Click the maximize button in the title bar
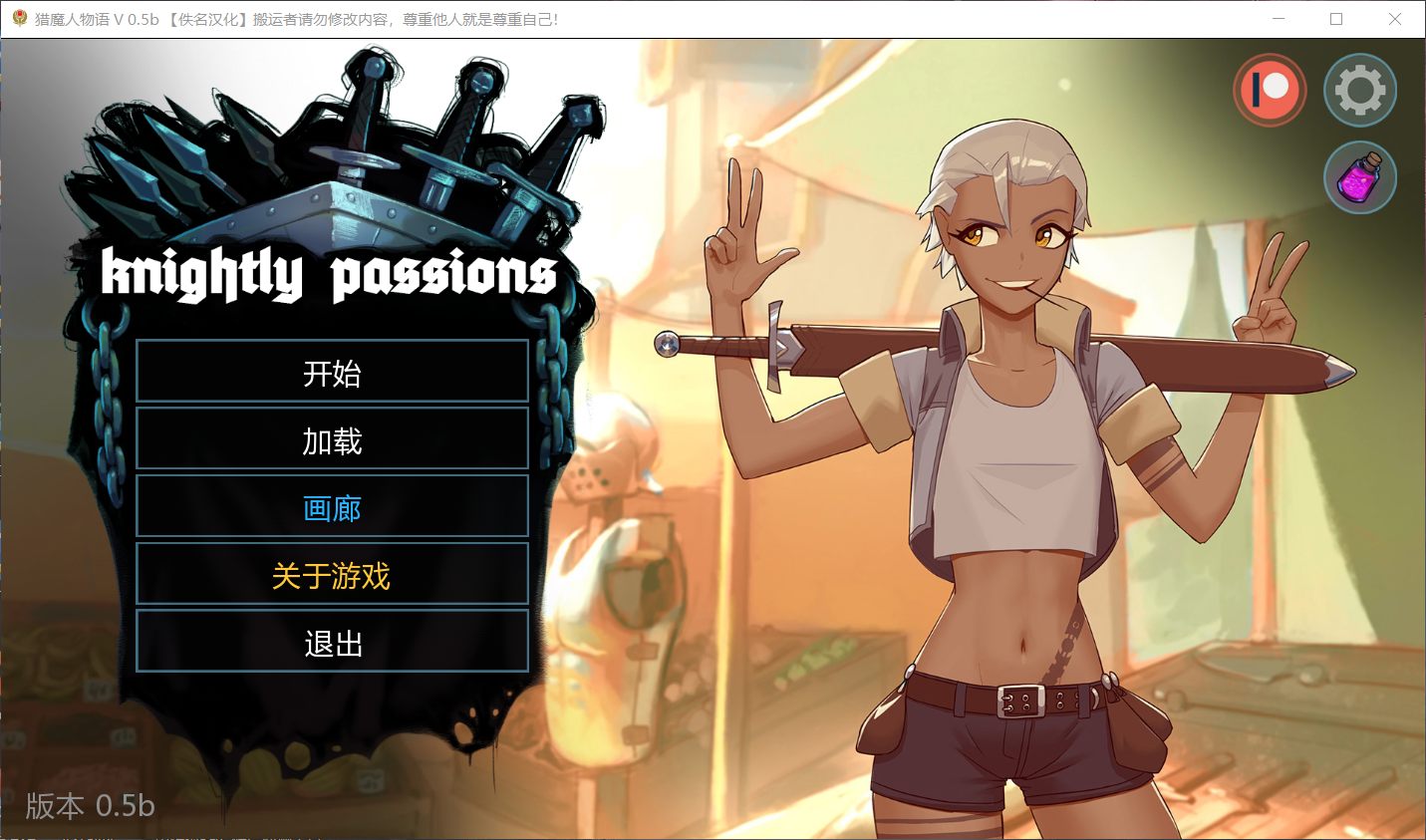Screen dimensions: 1426x840 pos(1337,18)
